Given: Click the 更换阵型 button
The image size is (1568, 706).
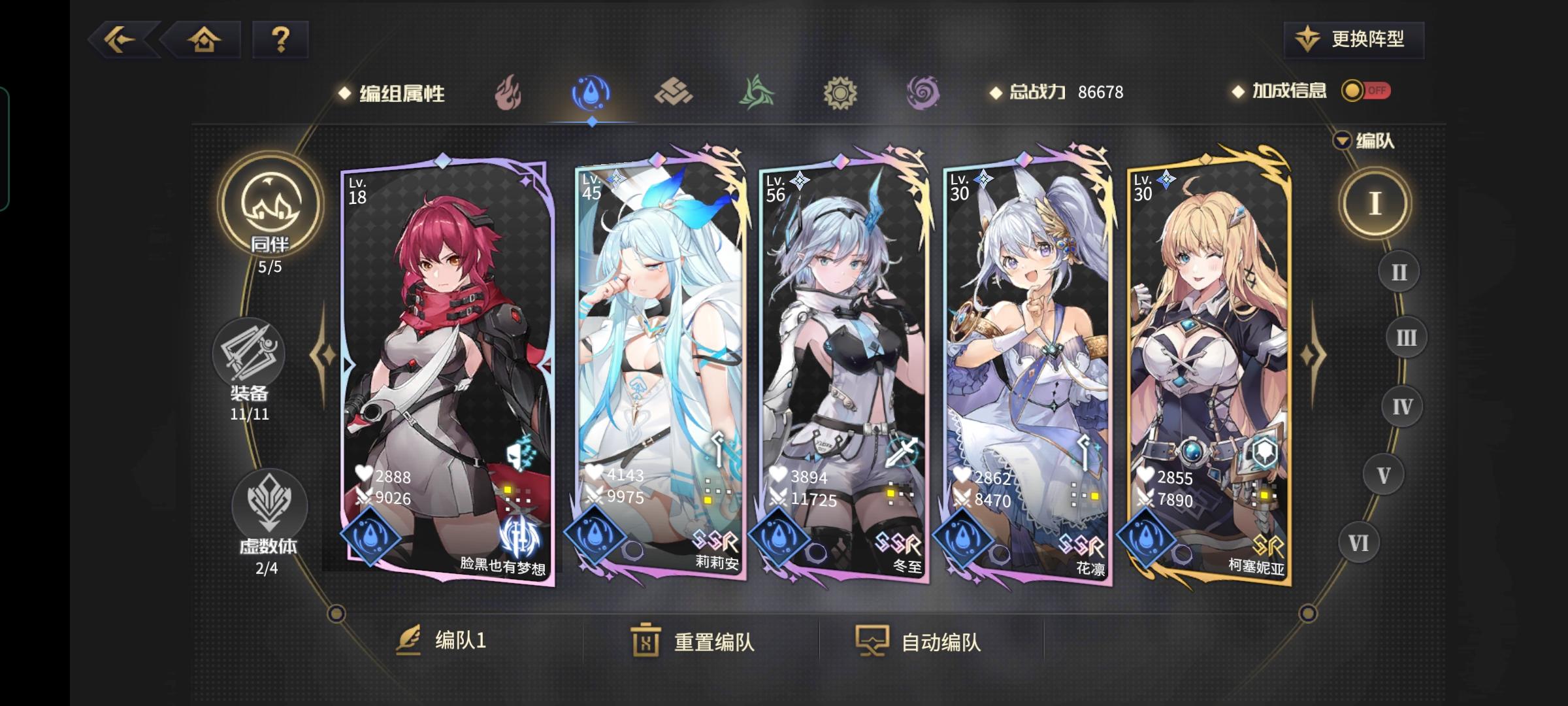Looking at the screenshot, I should coord(1352,39).
